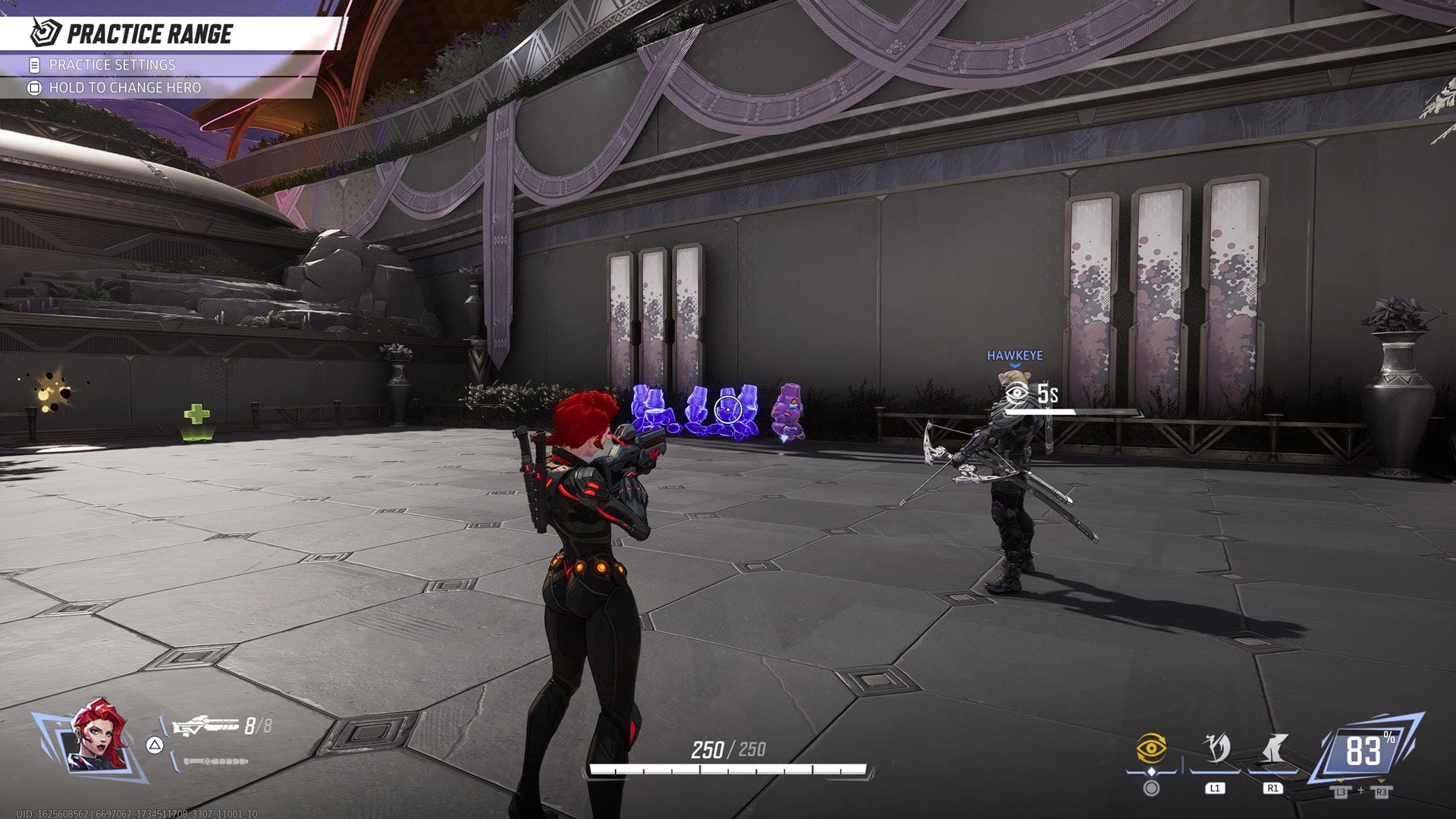Click Hawkeye's nameplate text
1456x819 pixels.
tap(1014, 353)
